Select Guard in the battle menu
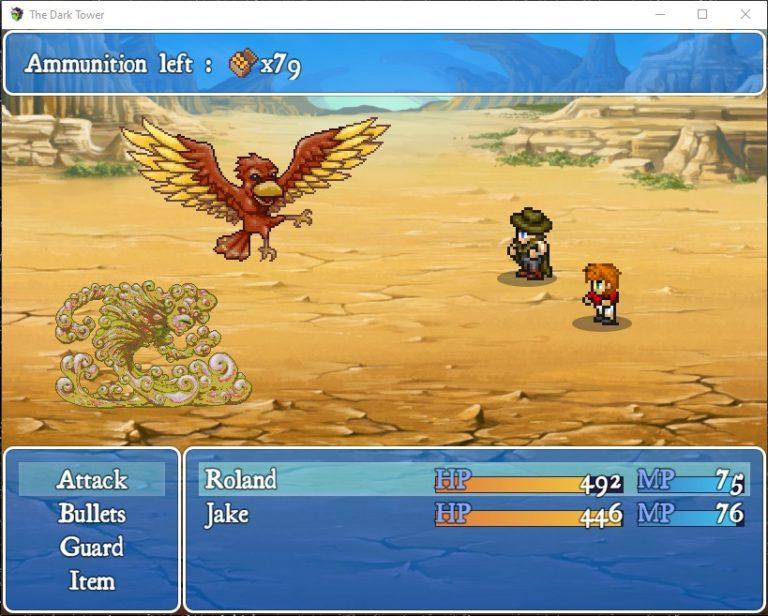 click(x=92, y=548)
